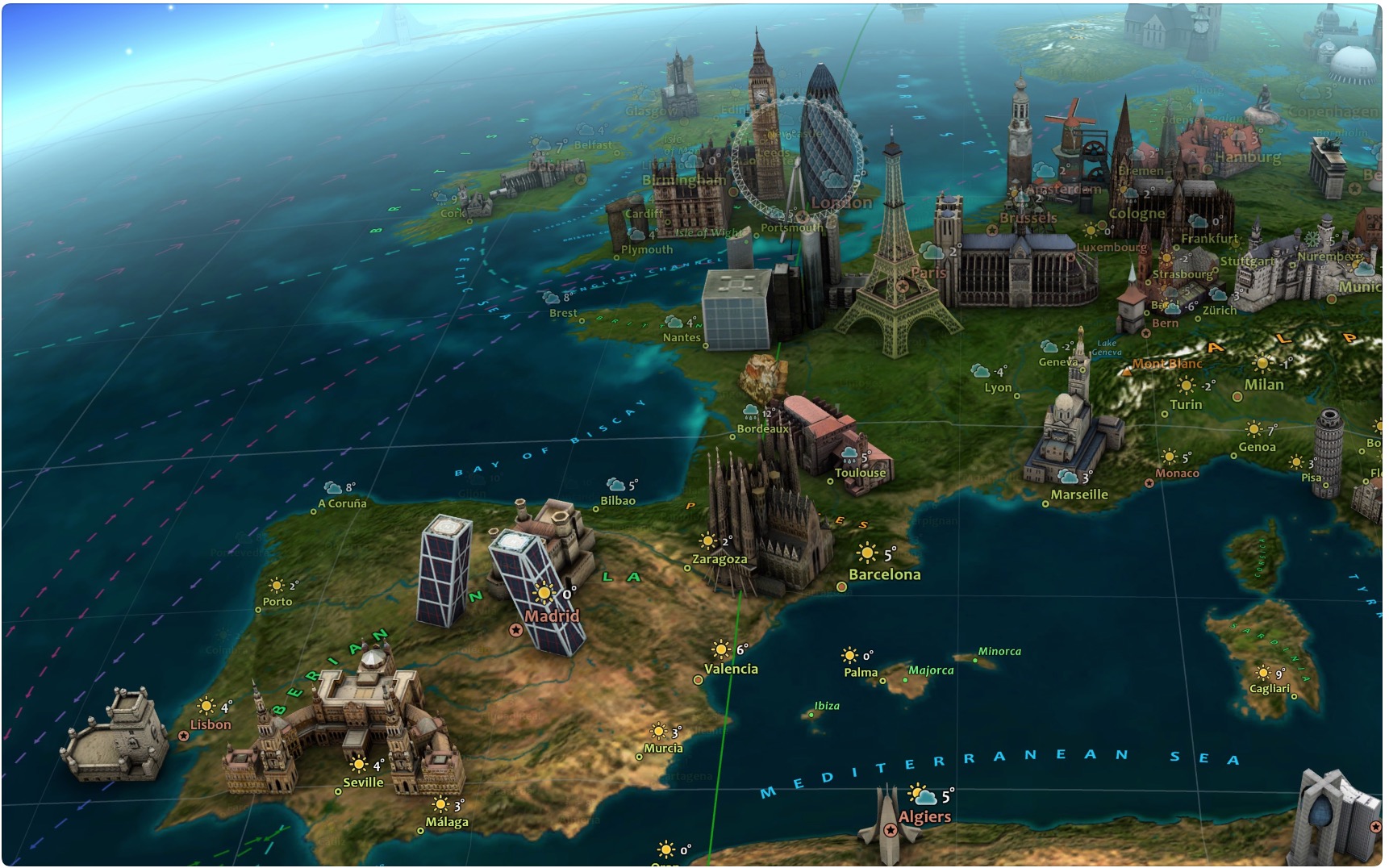Click the Milan city label
1389x868 pixels.
coord(1263,385)
